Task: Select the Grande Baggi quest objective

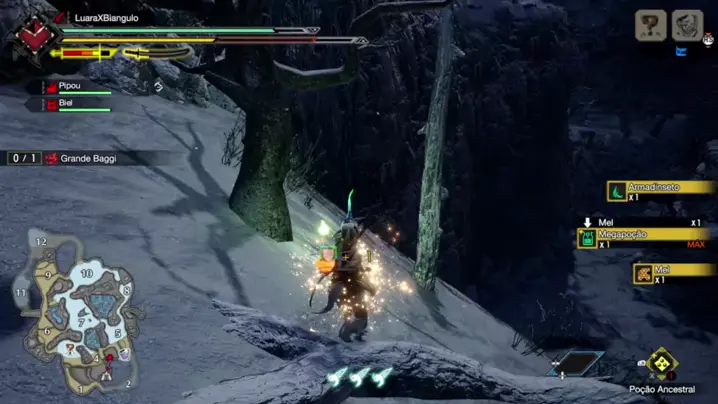Action: (88, 158)
